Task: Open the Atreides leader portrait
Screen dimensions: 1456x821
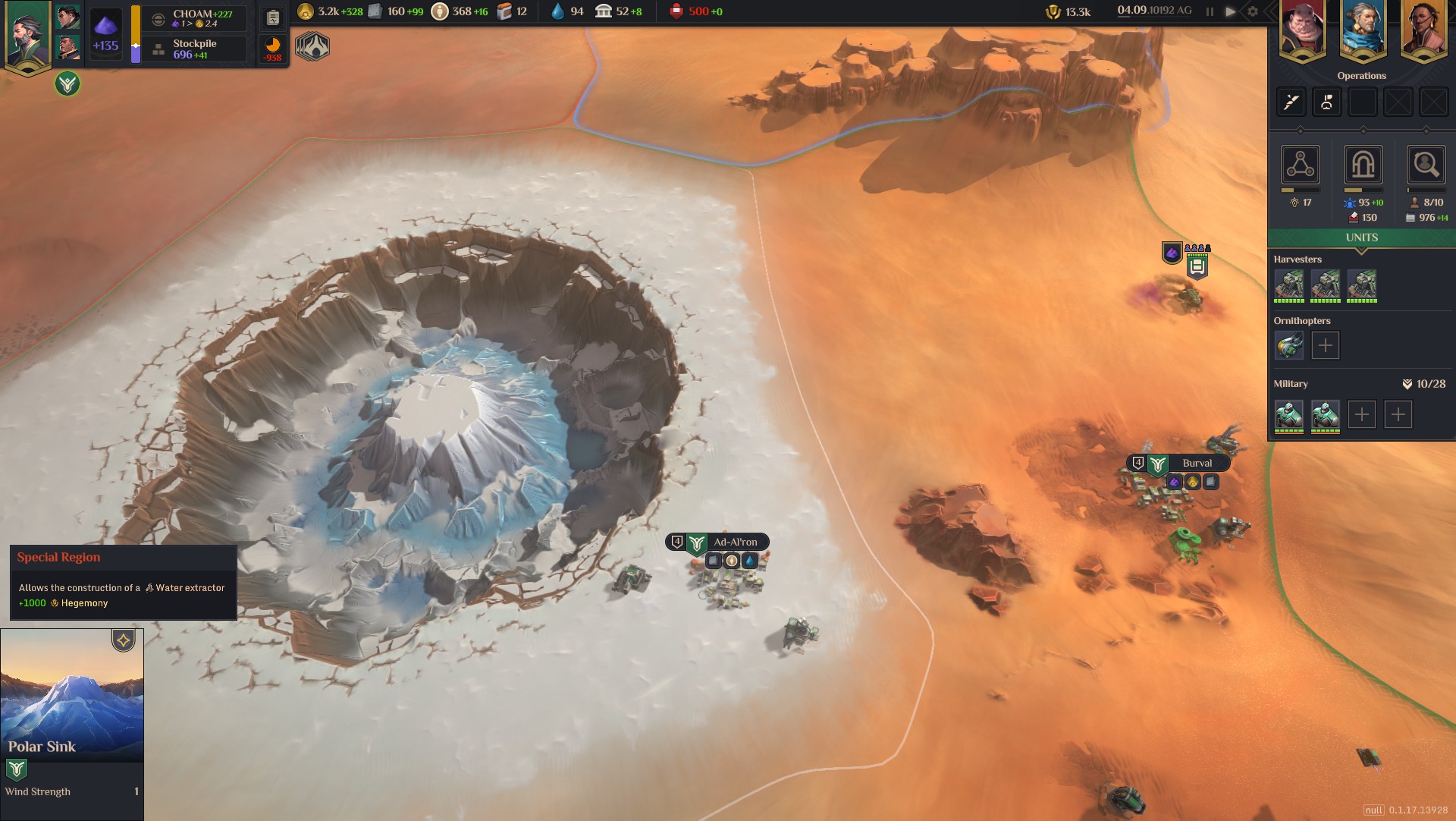Action: pos(28,34)
